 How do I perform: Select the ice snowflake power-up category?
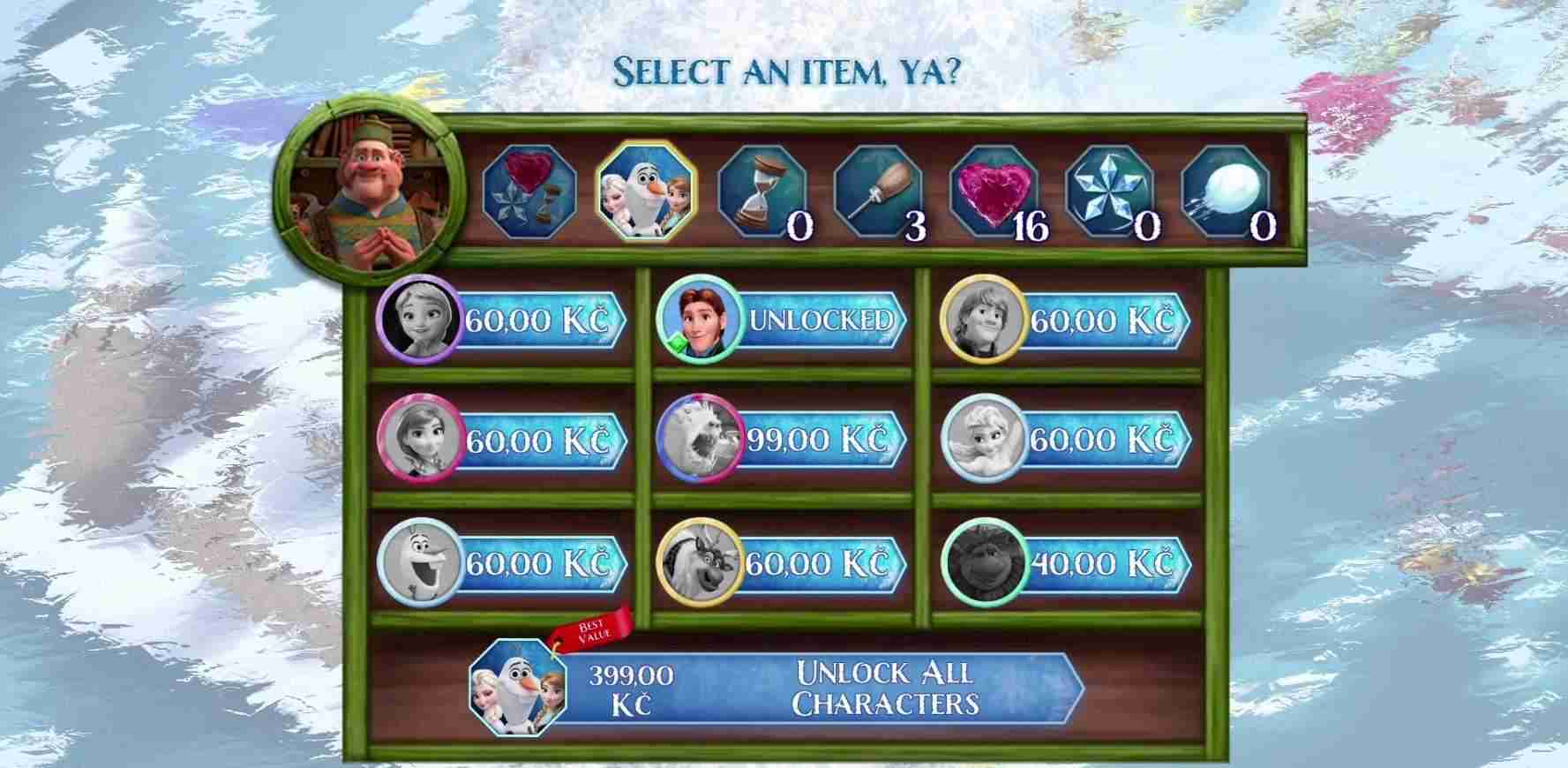pos(1111,192)
